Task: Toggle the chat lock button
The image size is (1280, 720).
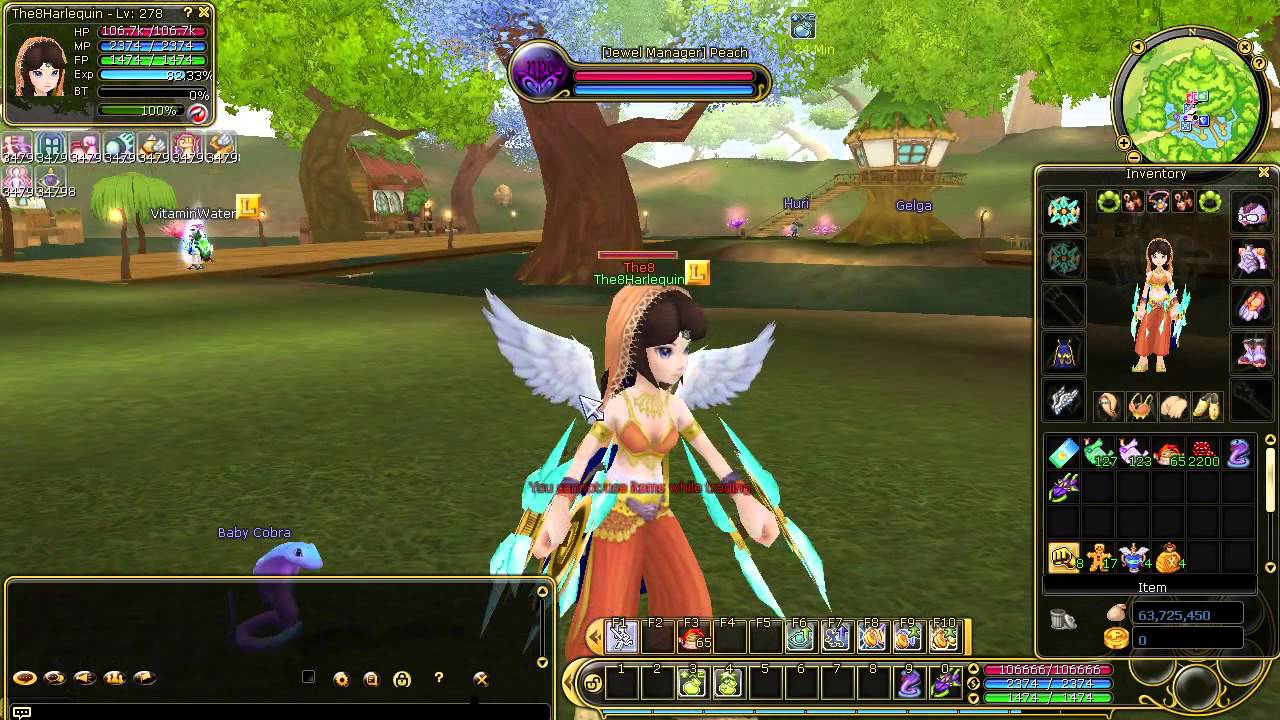Action: point(402,679)
